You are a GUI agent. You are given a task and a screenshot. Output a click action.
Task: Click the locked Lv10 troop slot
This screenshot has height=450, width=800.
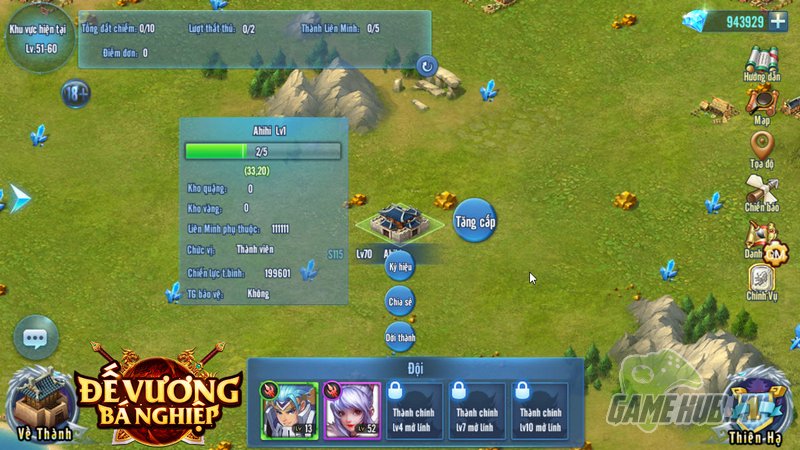(x=540, y=410)
